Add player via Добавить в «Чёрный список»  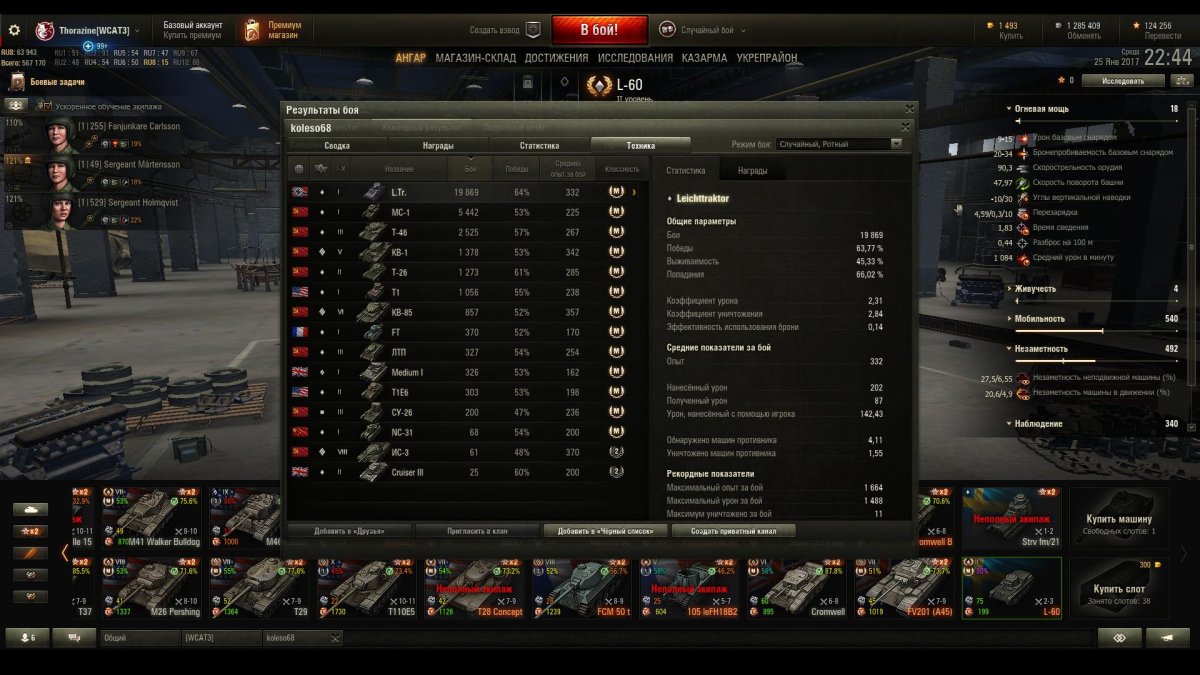[605, 530]
